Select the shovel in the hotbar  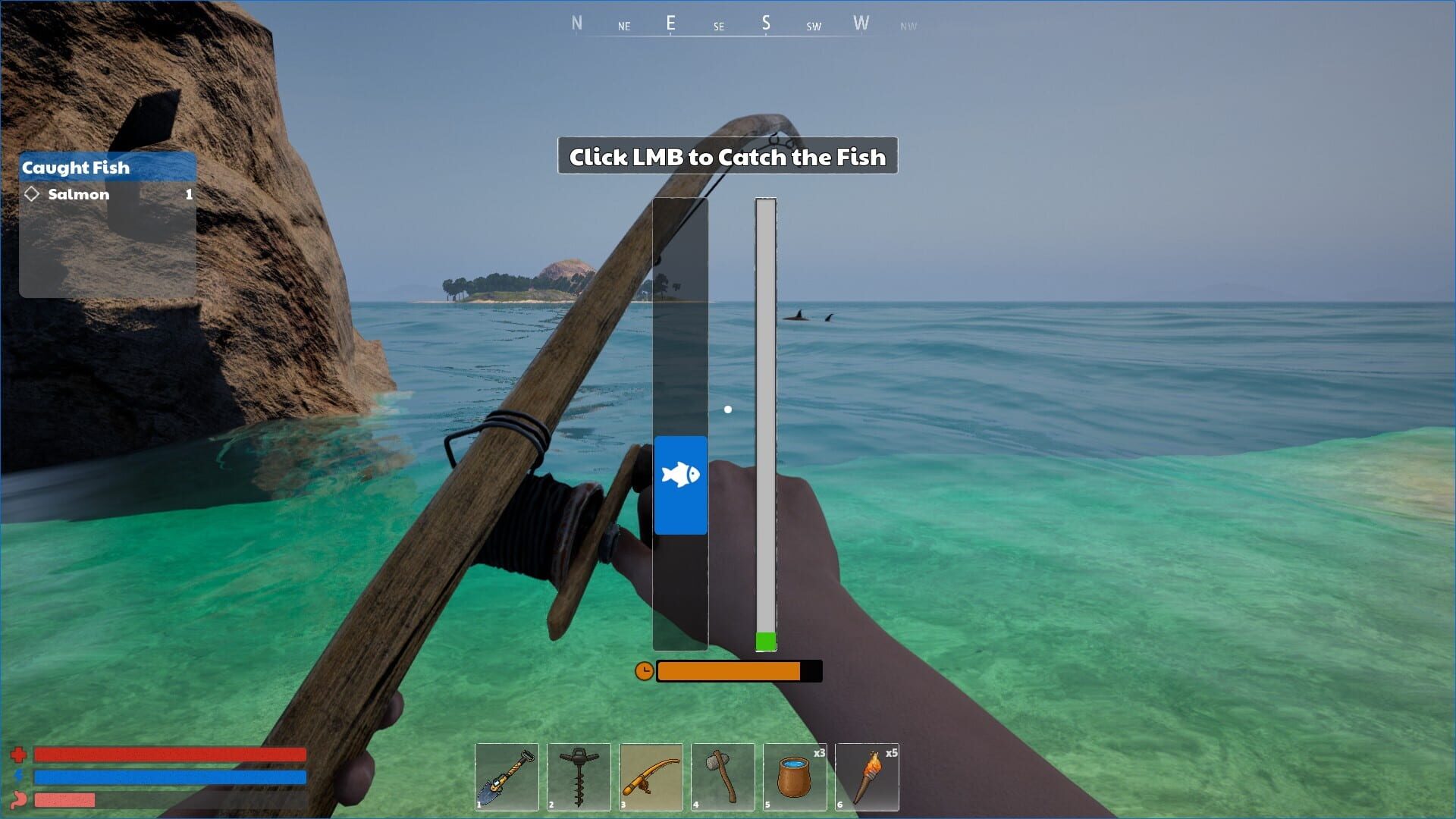507,777
